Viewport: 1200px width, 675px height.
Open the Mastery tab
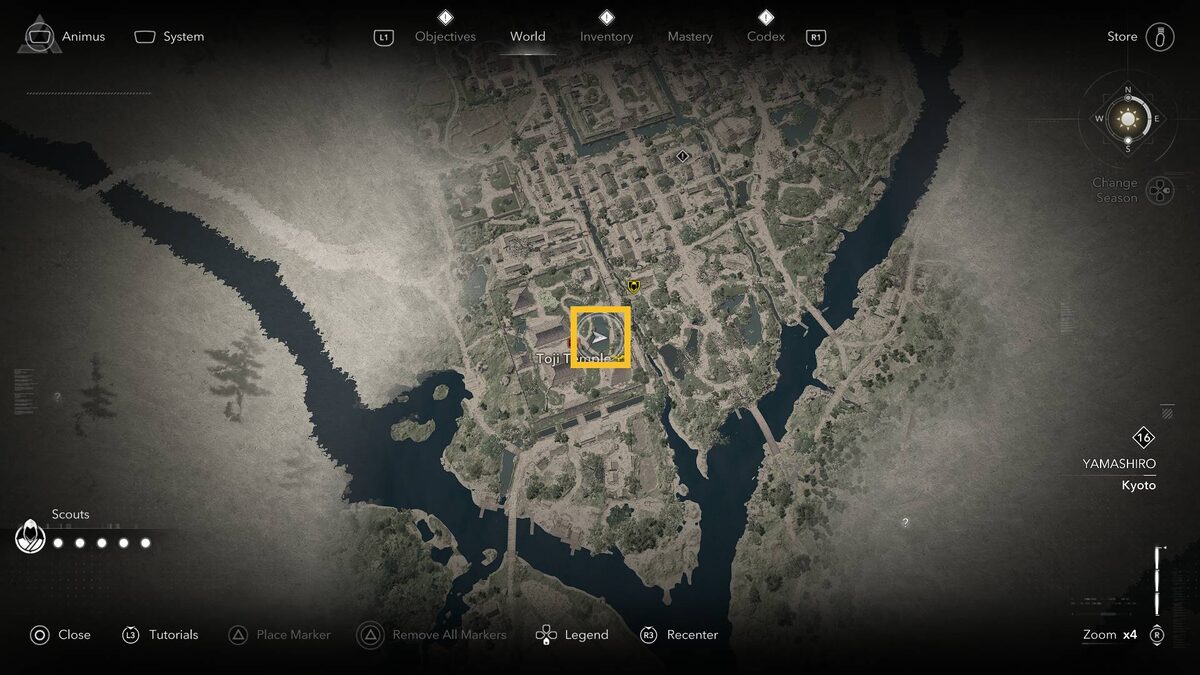690,37
